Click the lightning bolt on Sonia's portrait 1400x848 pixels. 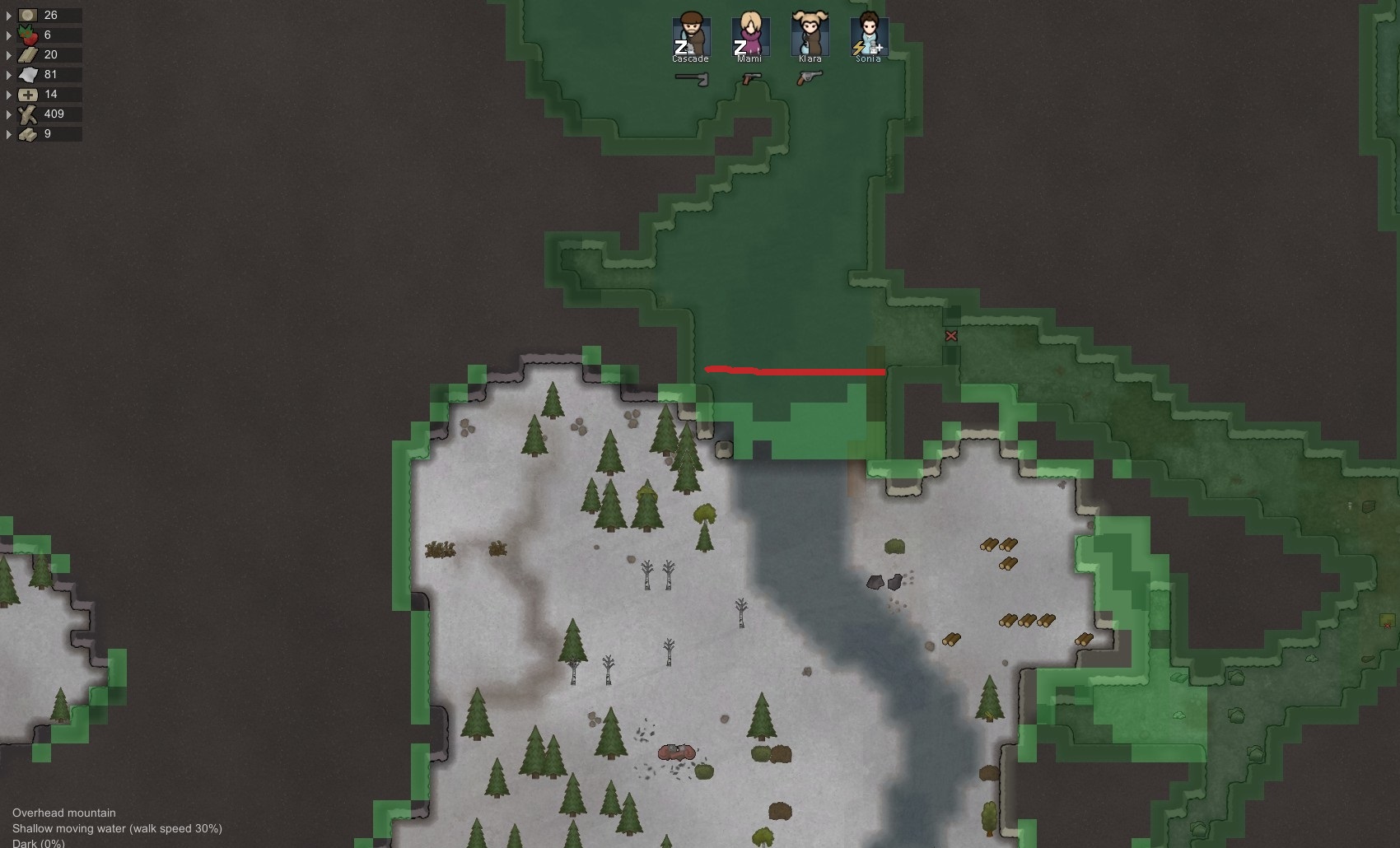coord(860,47)
